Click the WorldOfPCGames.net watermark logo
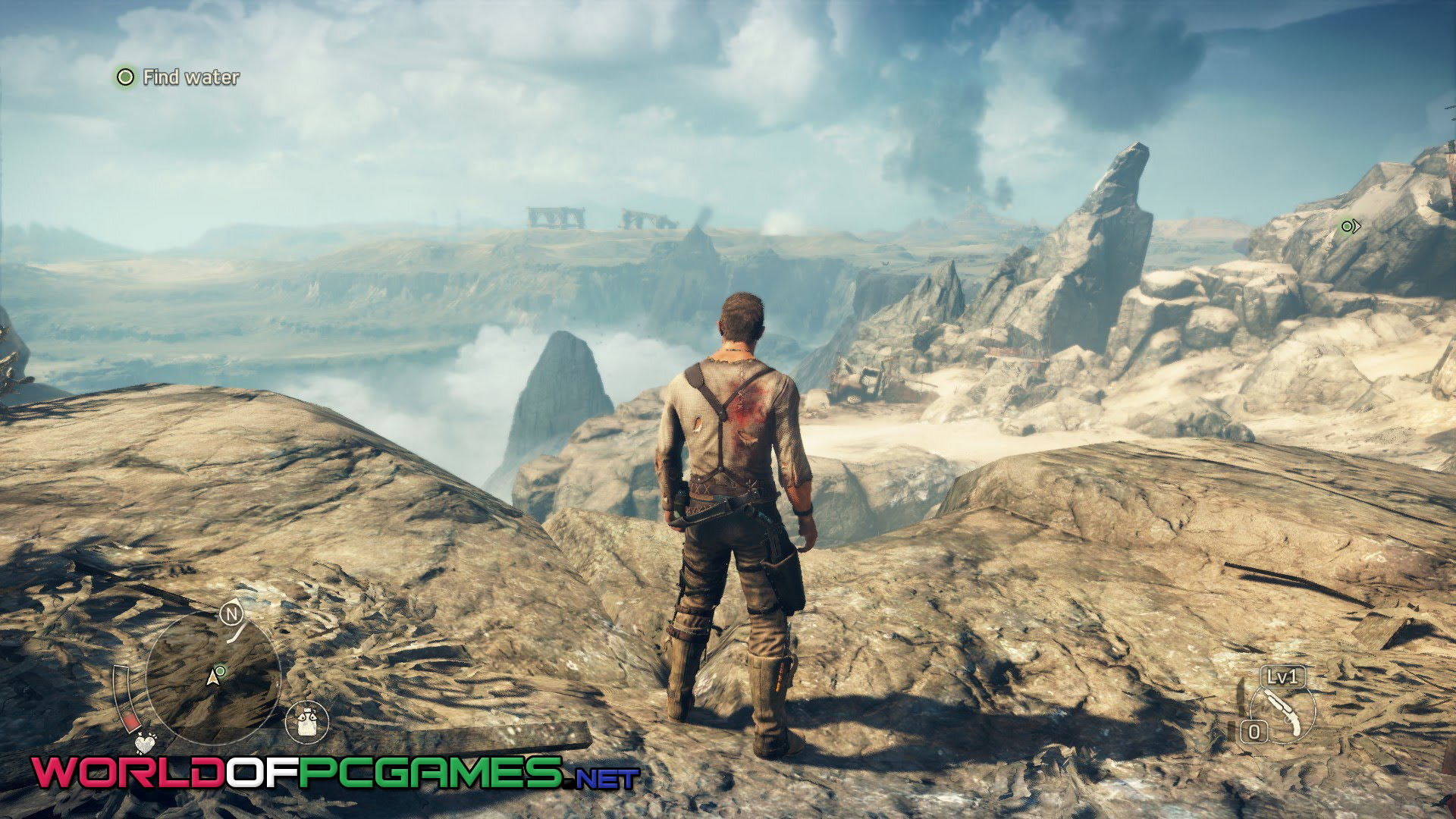Image resolution: width=1456 pixels, height=819 pixels. 335,773
